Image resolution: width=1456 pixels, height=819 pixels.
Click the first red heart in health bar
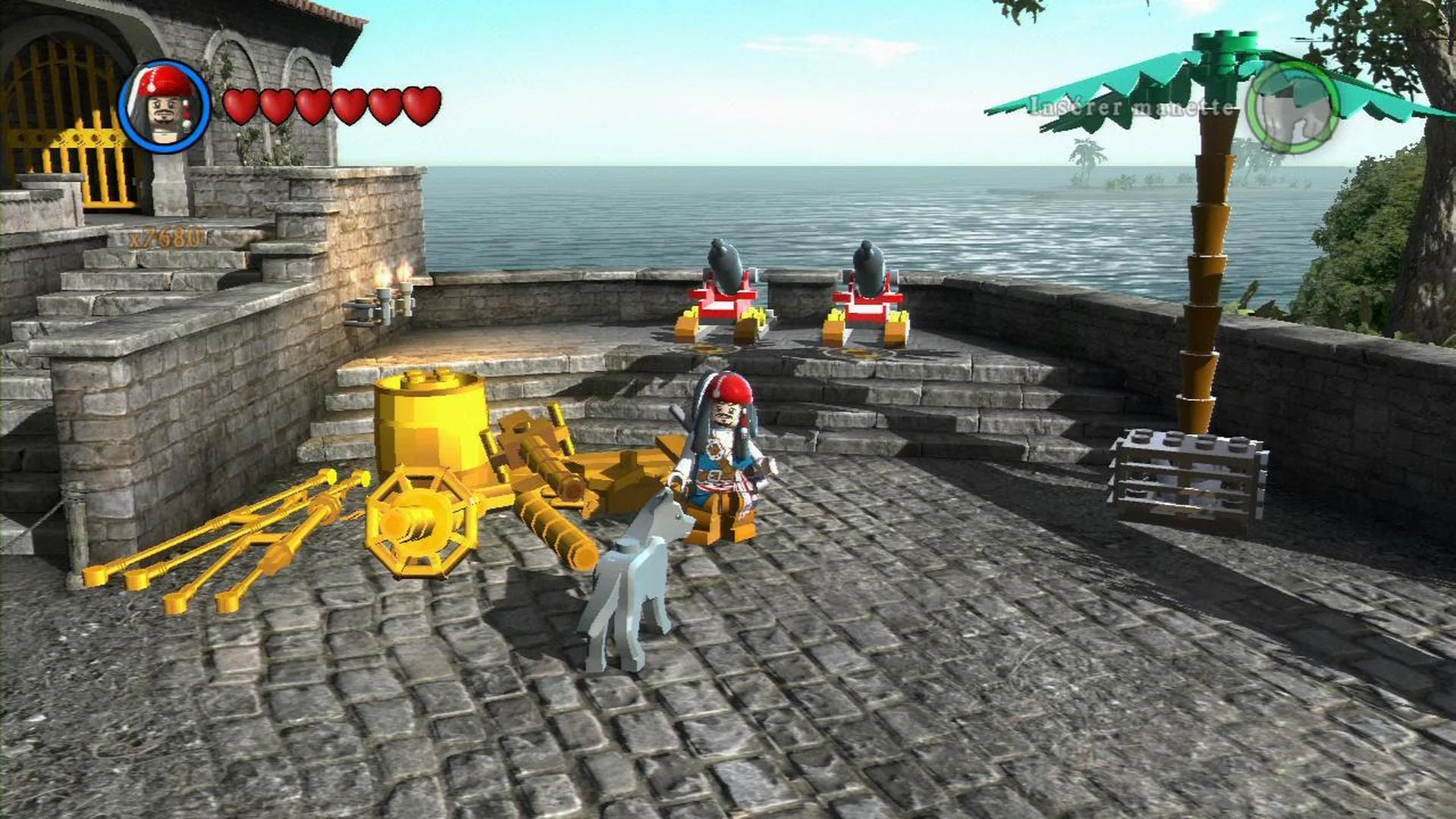(242, 106)
